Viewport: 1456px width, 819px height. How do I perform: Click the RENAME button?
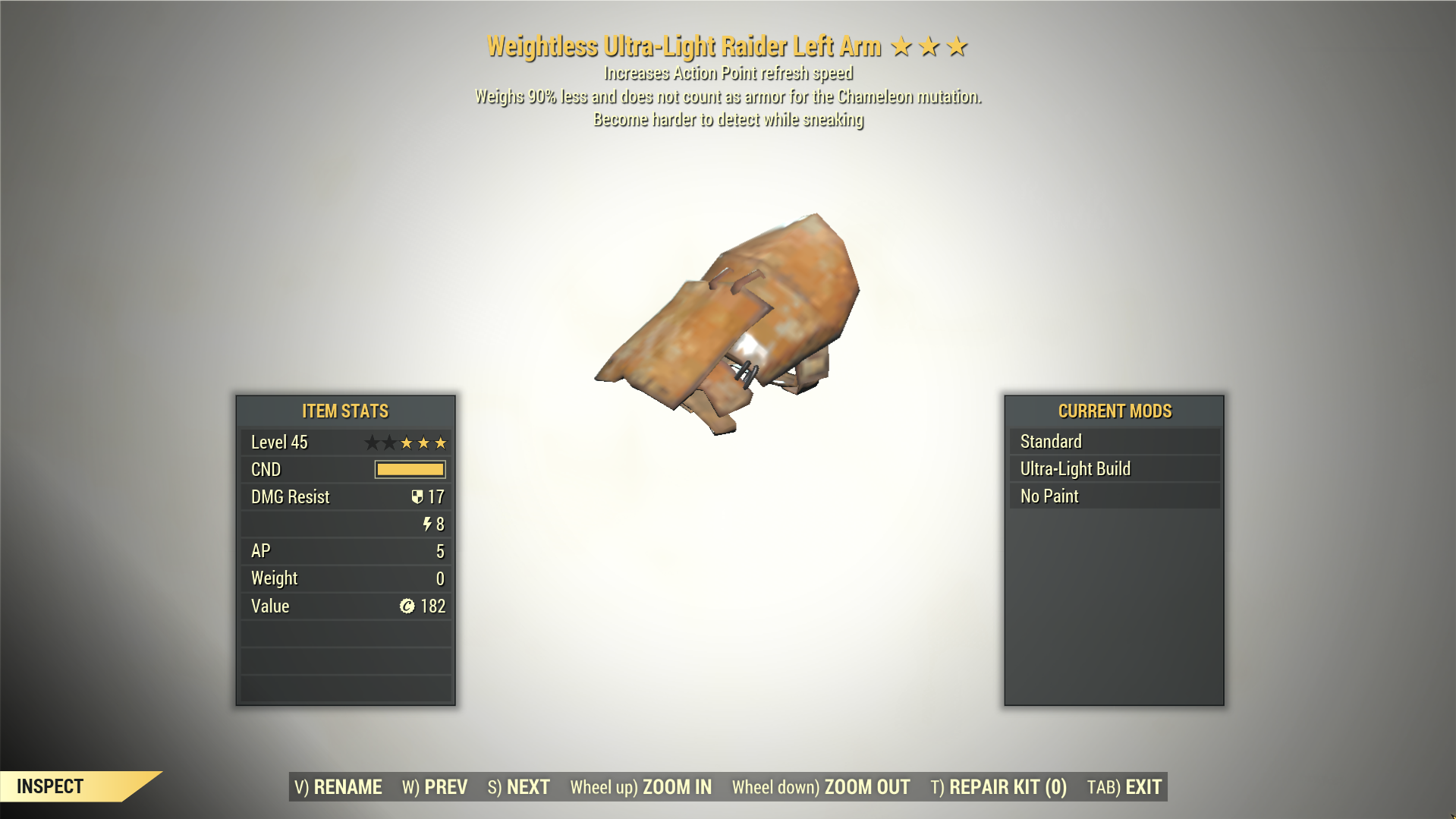pos(338,787)
